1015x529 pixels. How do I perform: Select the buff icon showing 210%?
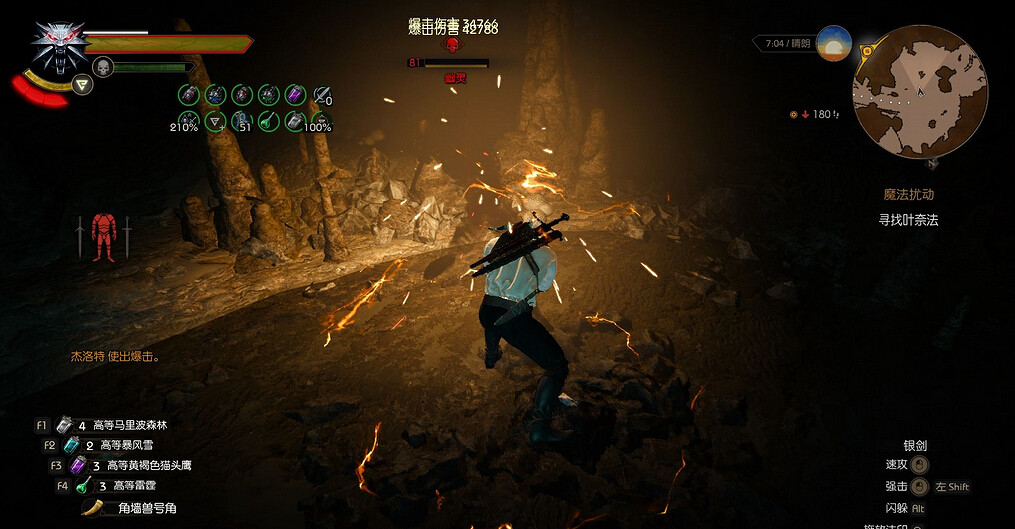coord(188,121)
